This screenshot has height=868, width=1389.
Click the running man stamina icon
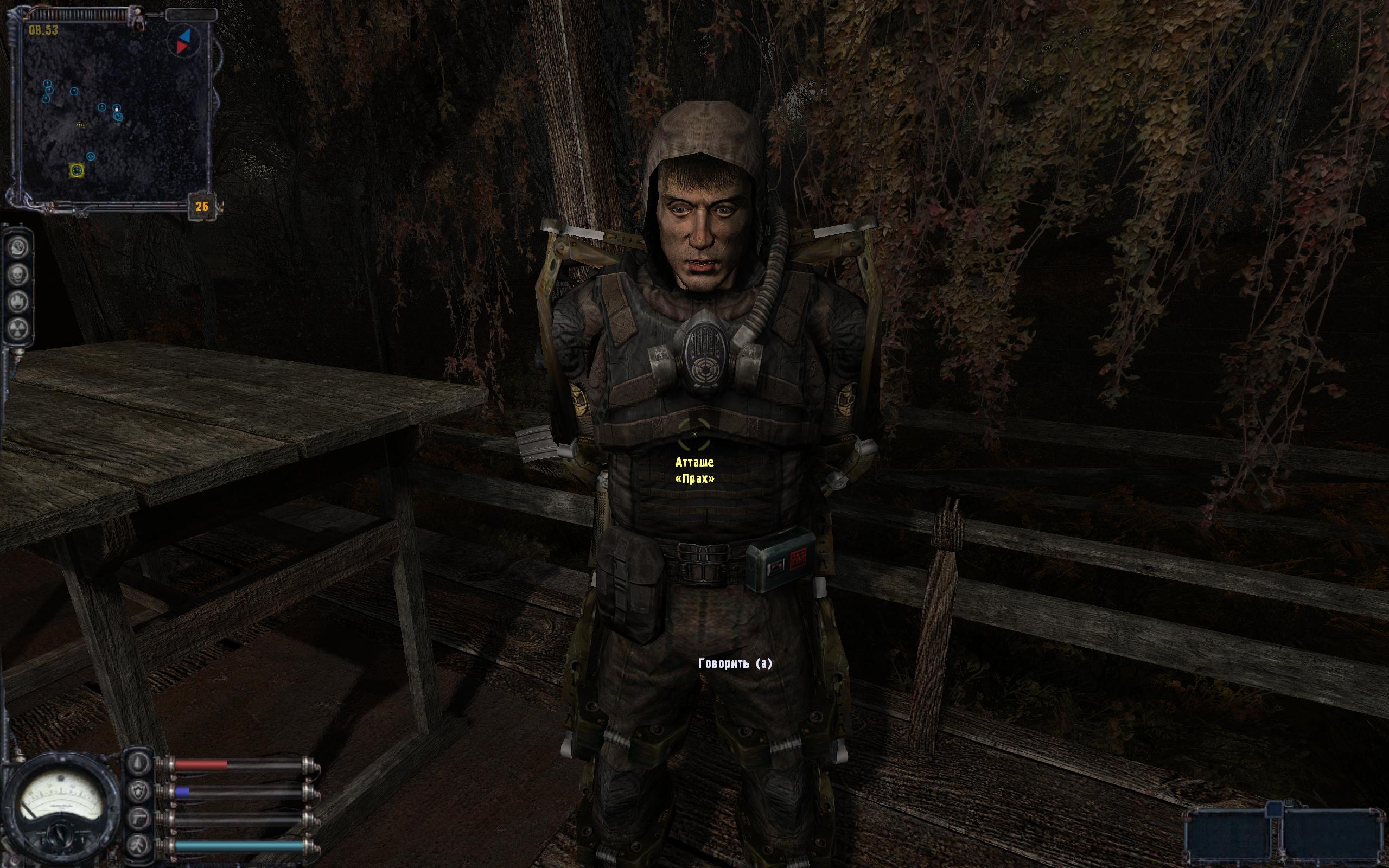[139, 845]
